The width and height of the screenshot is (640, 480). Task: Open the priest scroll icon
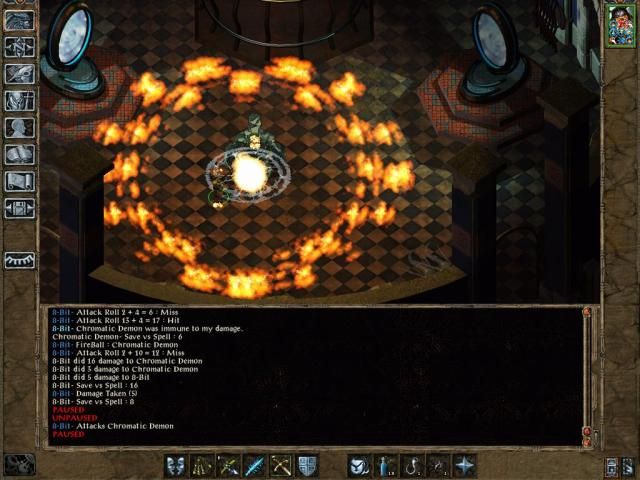[20, 181]
